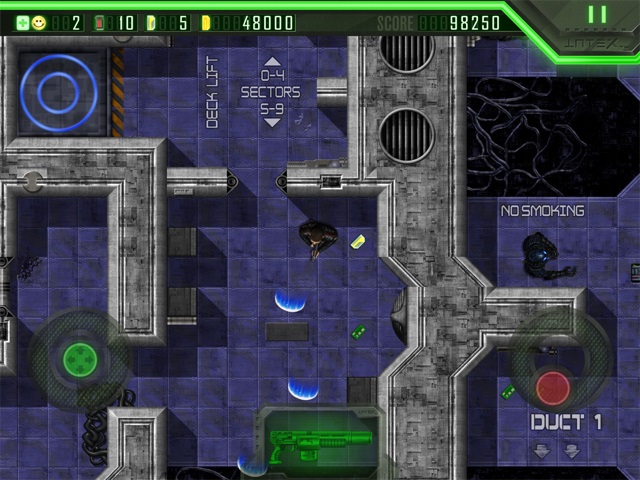The height and width of the screenshot is (480, 640).
Task: Select the green weapon panel
Action: [x=320, y=441]
